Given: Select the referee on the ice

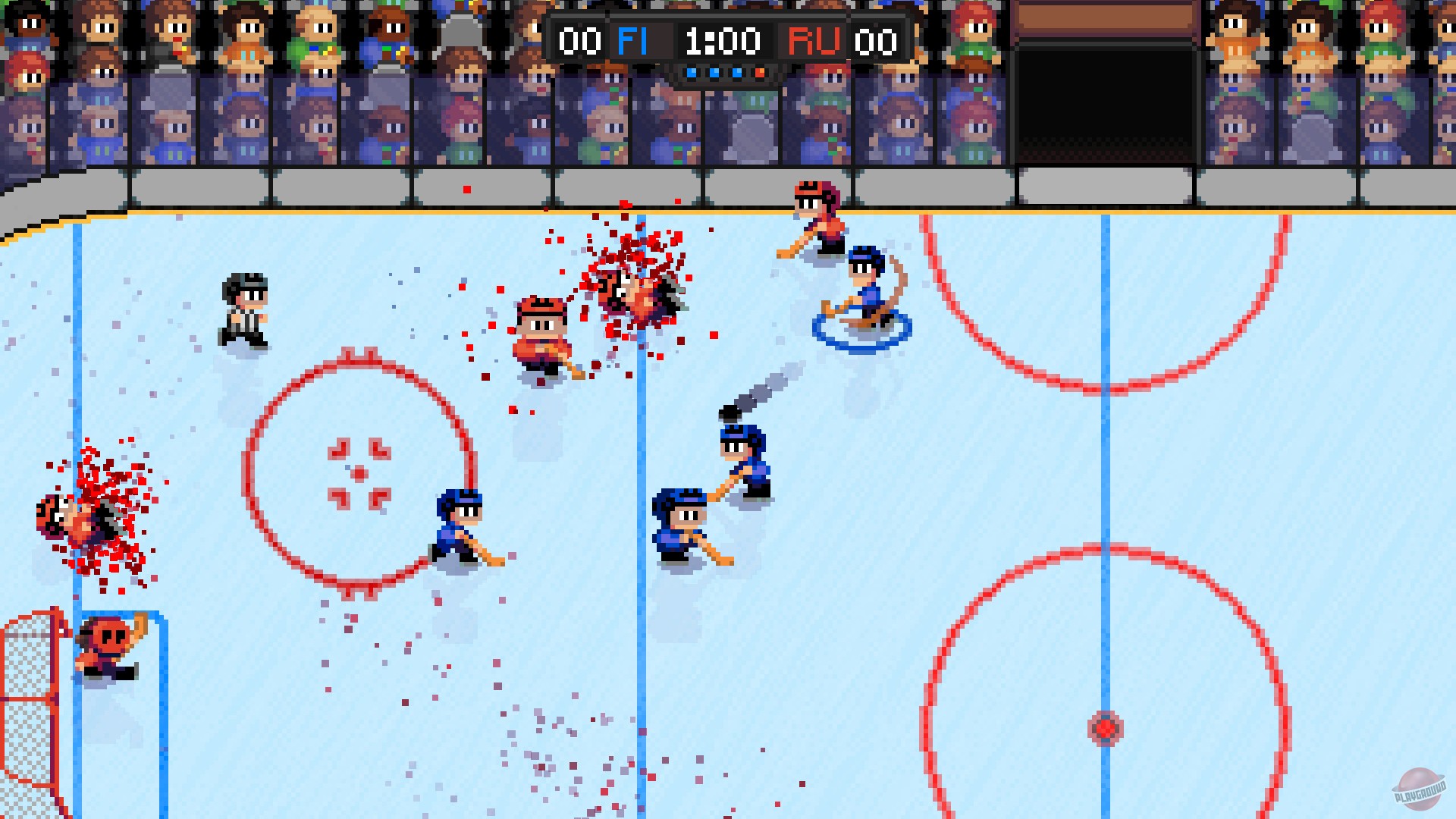Looking at the screenshot, I should tap(244, 307).
